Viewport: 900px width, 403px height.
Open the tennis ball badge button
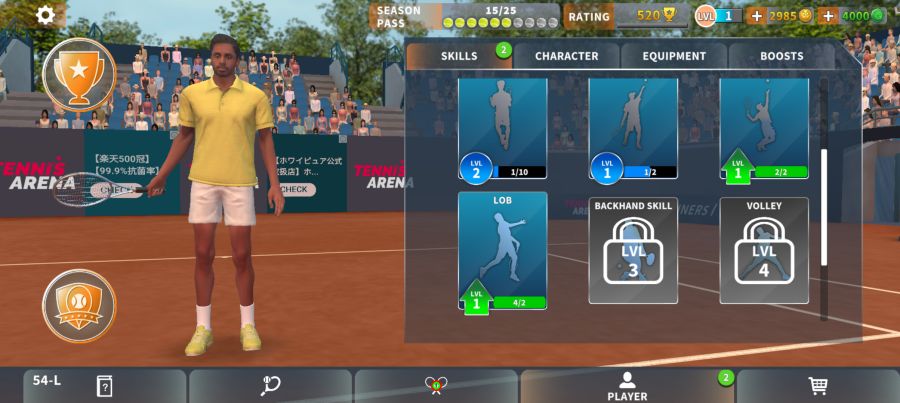click(78, 305)
